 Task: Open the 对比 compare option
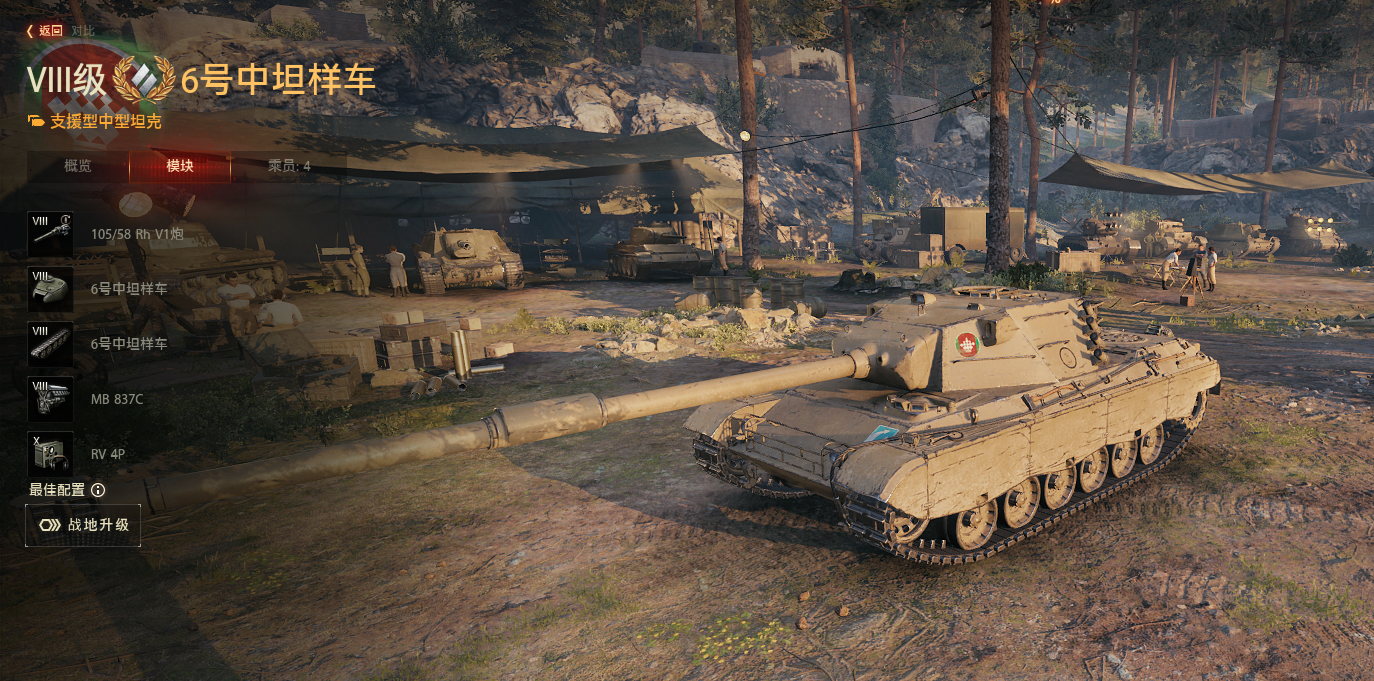click(84, 31)
